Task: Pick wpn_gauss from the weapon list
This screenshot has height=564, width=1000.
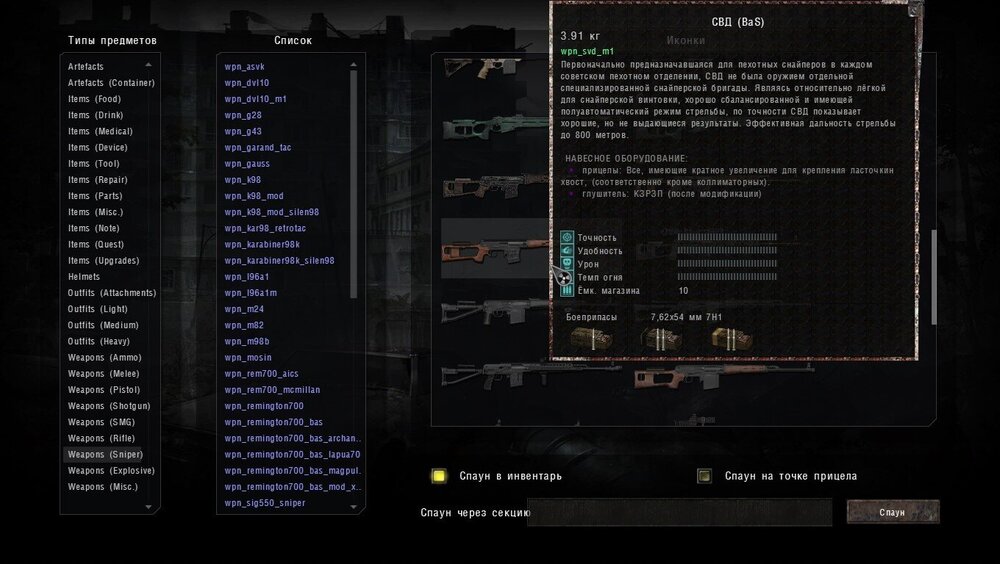Action: point(247,164)
